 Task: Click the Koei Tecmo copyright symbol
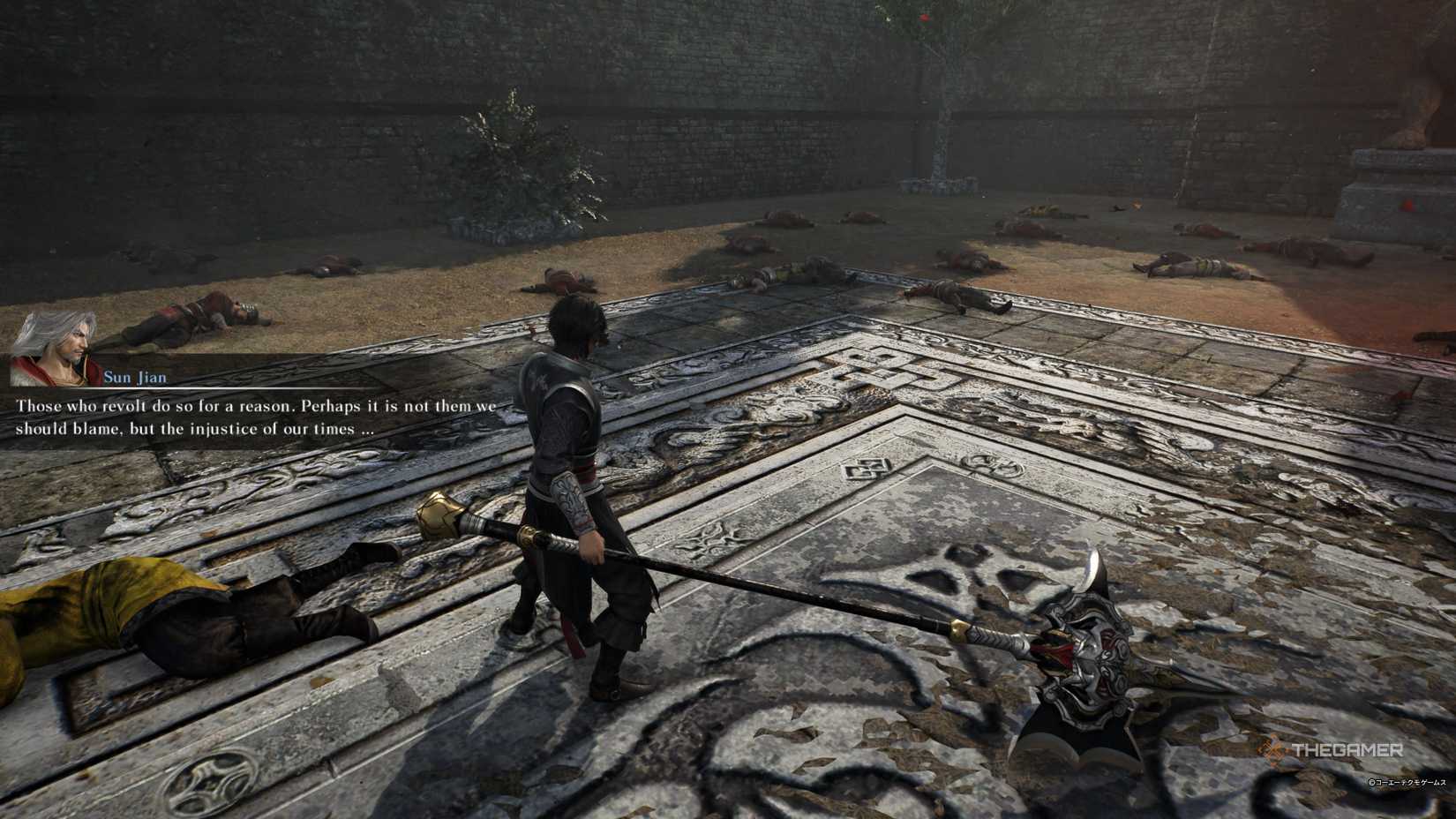point(1371,782)
